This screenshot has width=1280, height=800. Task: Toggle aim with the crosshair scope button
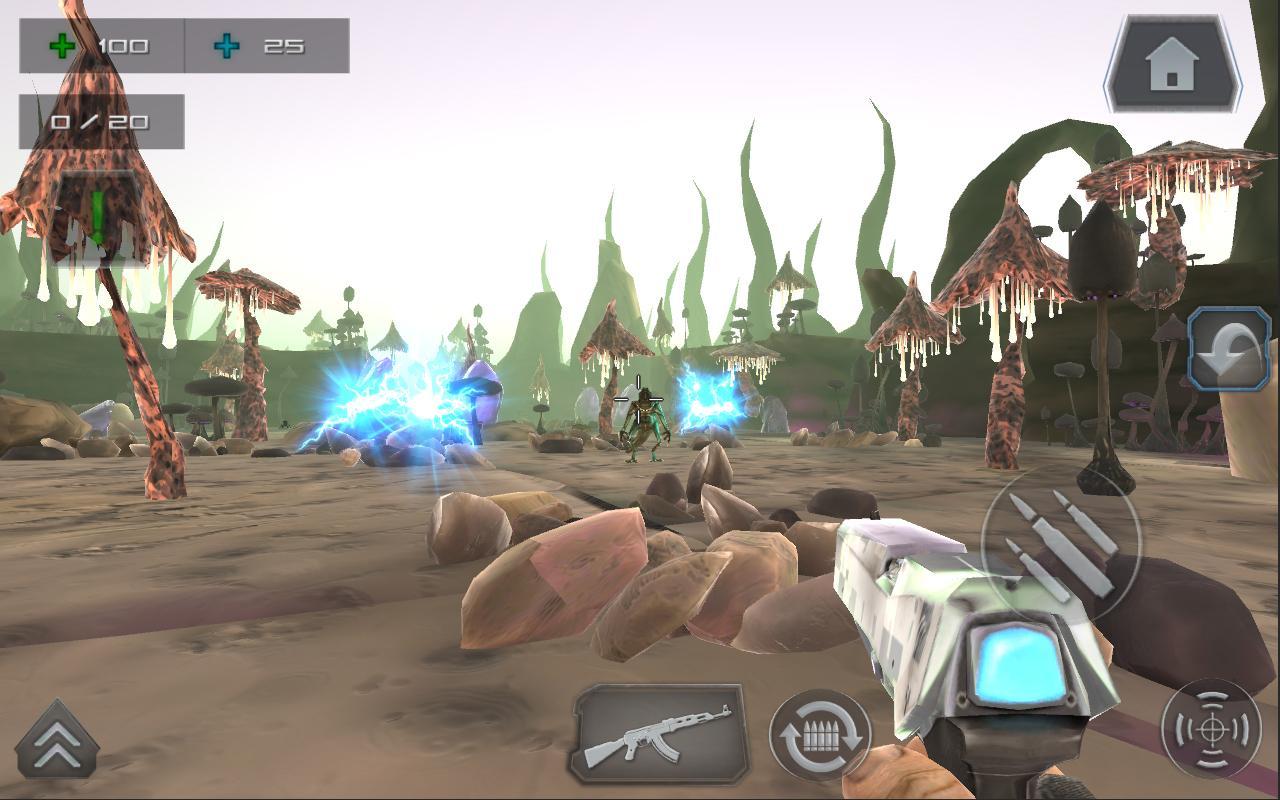click(x=1211, y=729)
